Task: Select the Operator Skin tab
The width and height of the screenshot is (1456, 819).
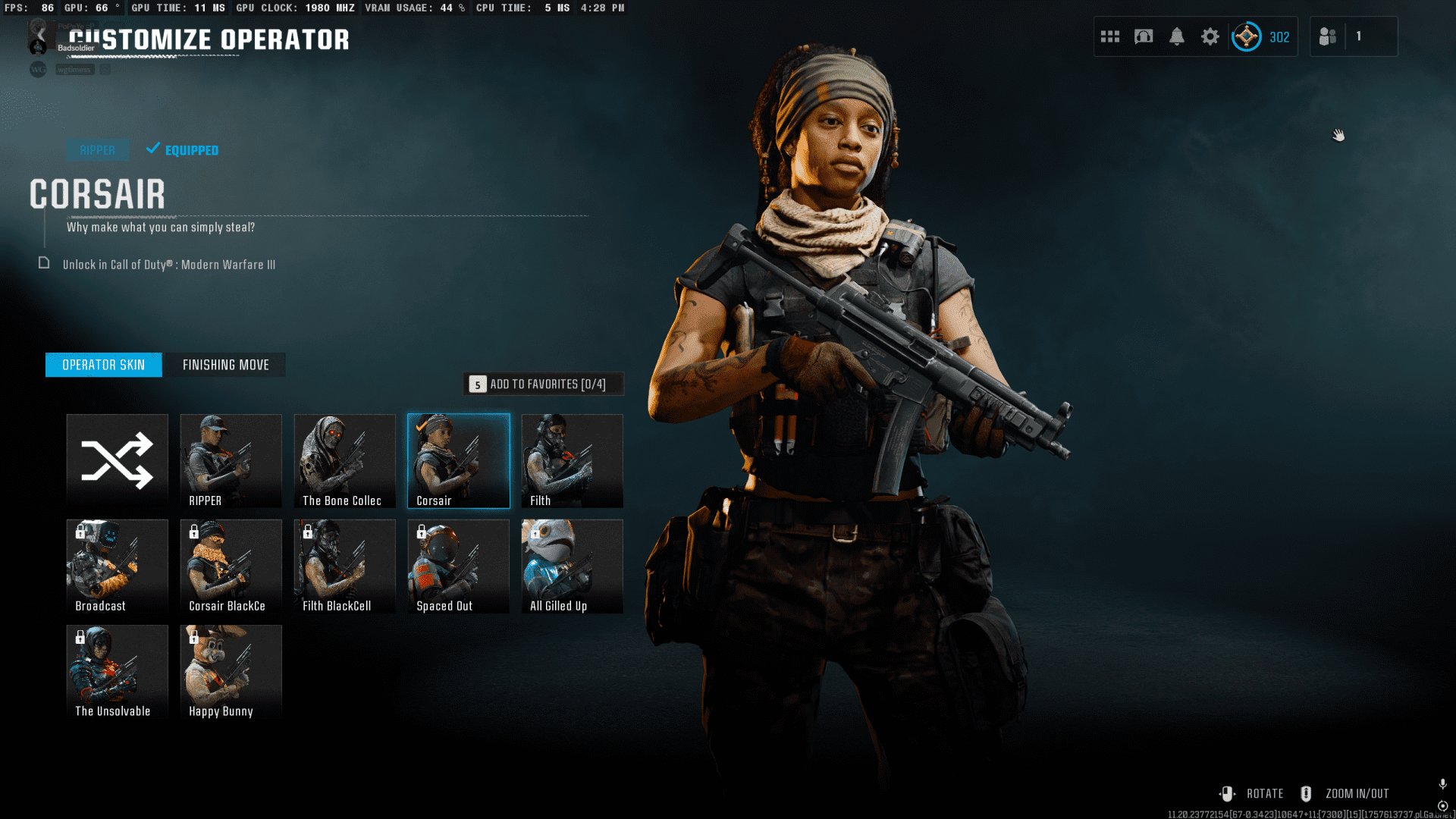Action: click(104, 365)
